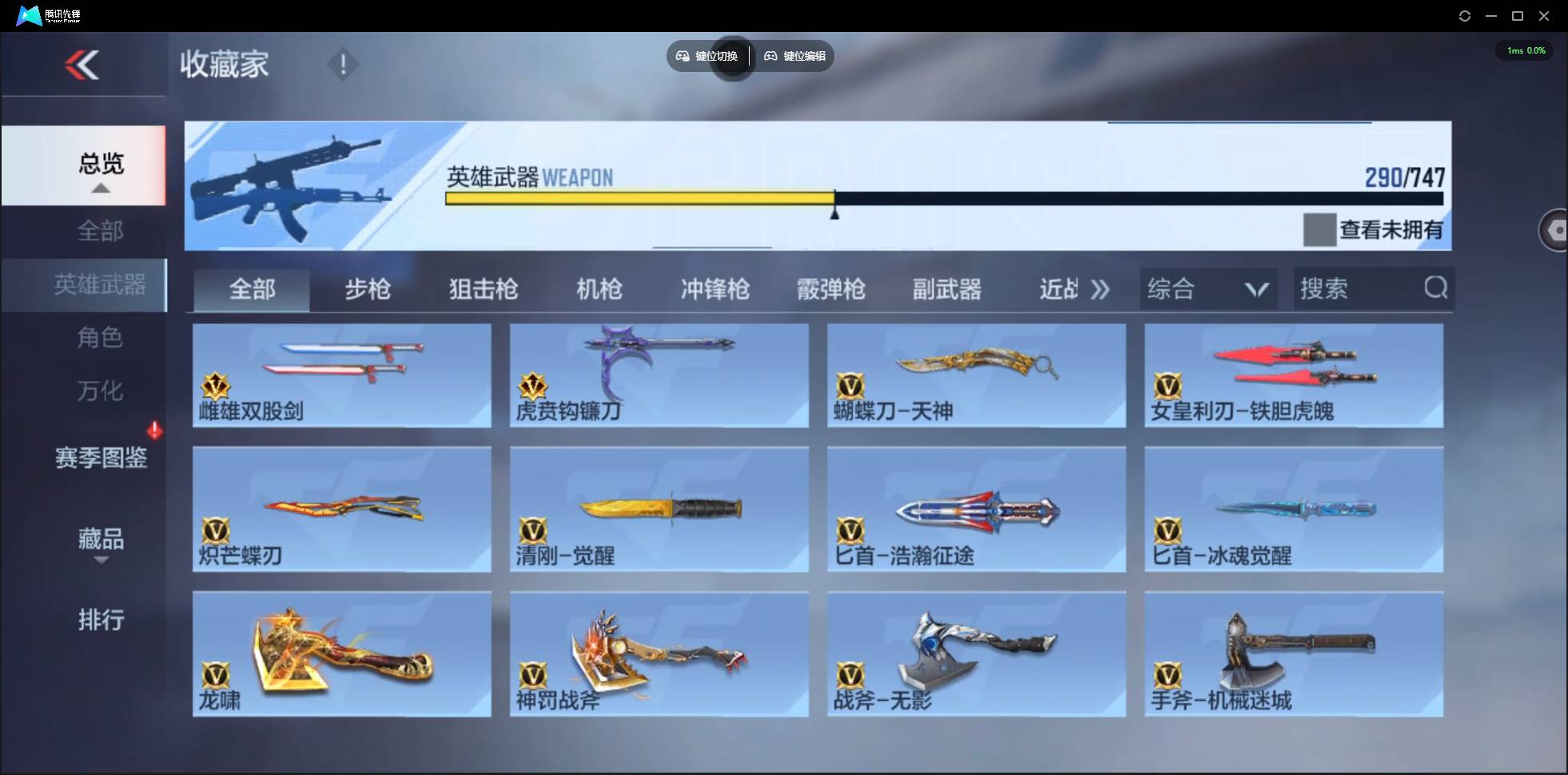The image size is (1568, 775).
Task: Switch to 藏品 in the left sidebar
Action: click(x=101, y=540)
